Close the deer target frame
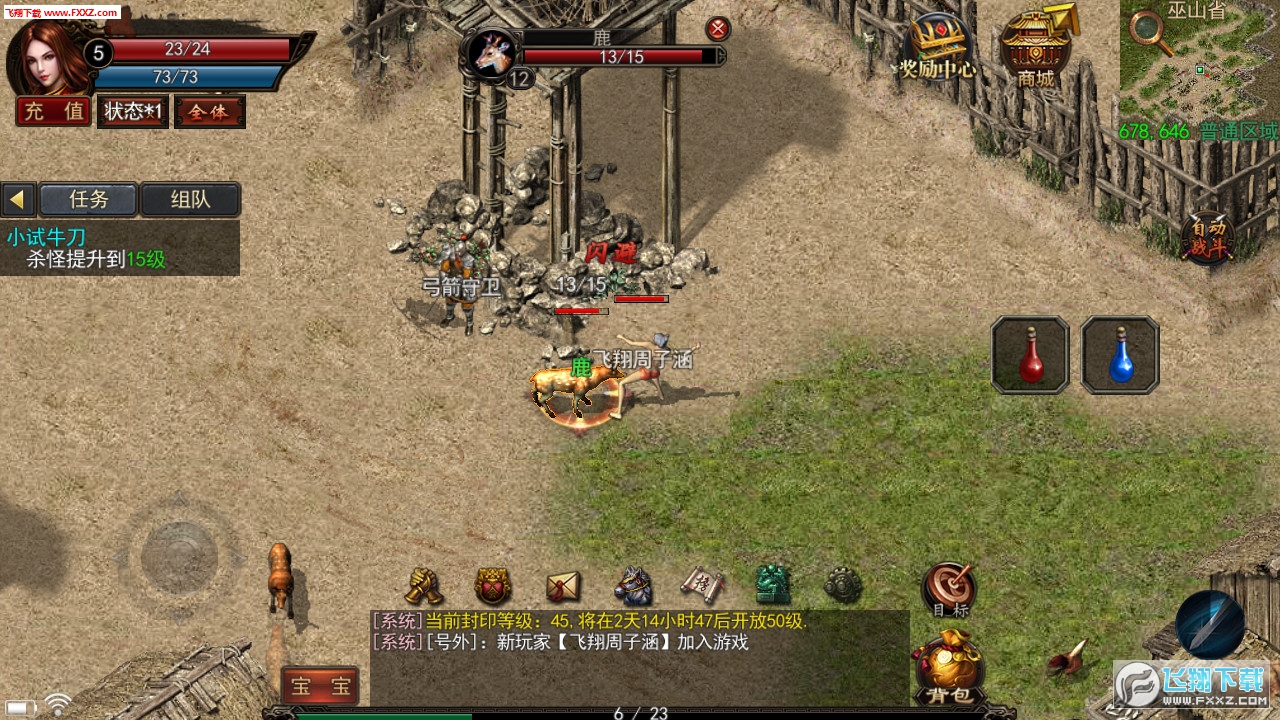This screenshot has width=1280, height=720. click(718, 29)
